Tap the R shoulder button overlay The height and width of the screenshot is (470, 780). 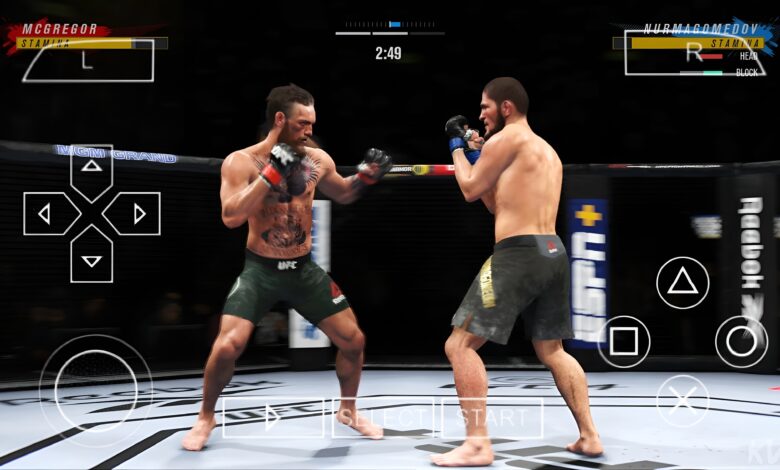pyautogui.click(x=692, y=53)
